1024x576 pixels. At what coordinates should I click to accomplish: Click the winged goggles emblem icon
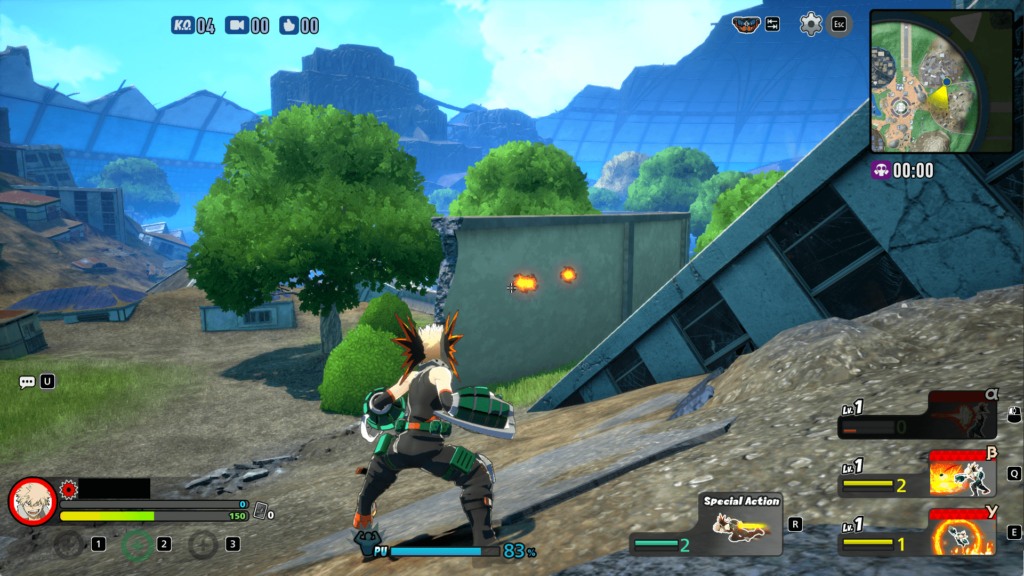point(746,24)
